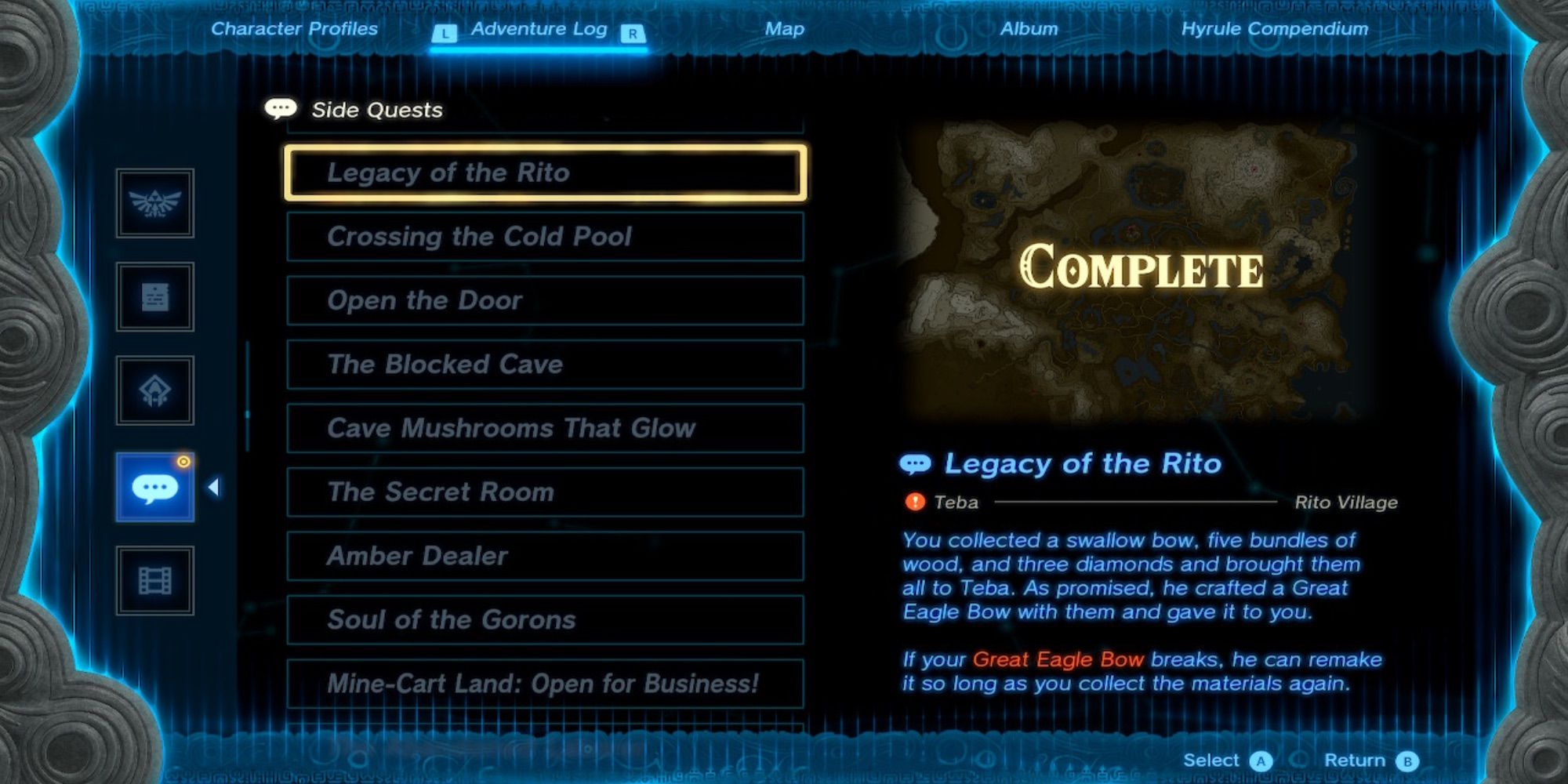Open The Blocked Cave quest entry

(545, 365)
